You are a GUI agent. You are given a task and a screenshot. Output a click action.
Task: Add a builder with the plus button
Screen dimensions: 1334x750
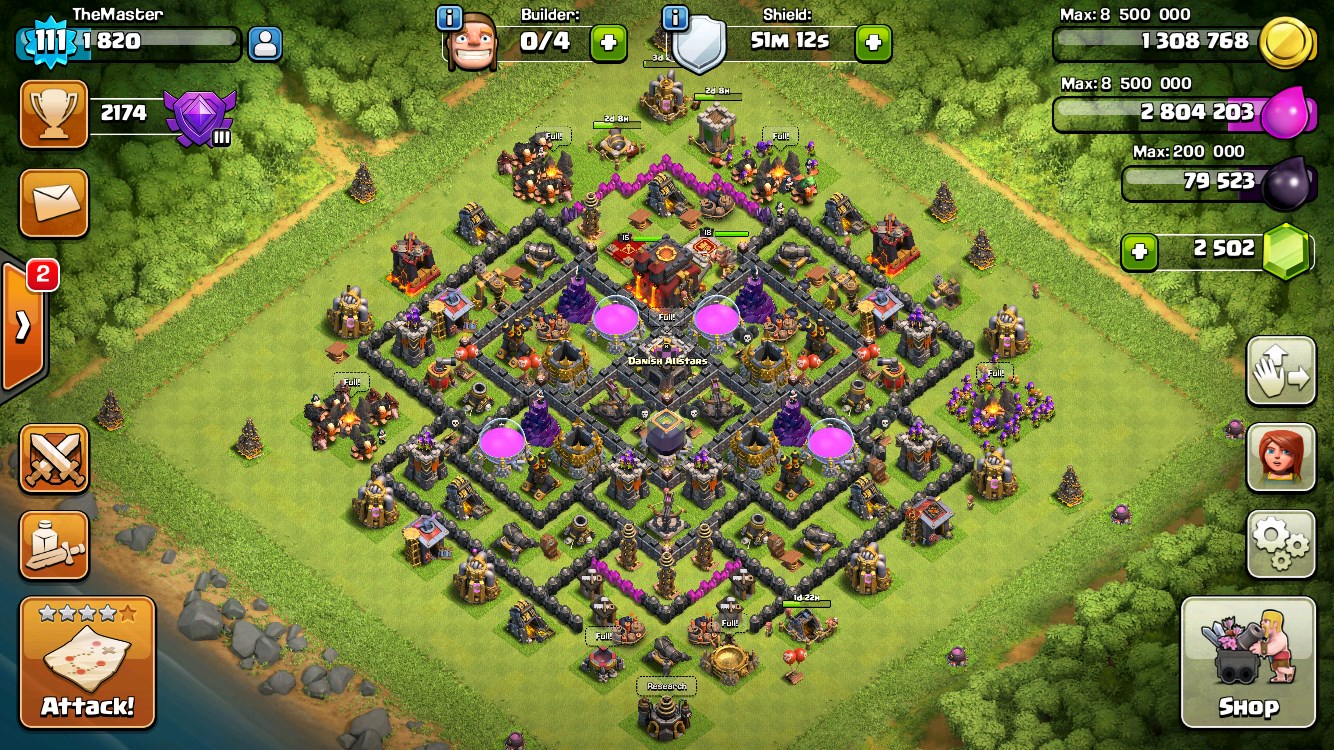[608, 43]
